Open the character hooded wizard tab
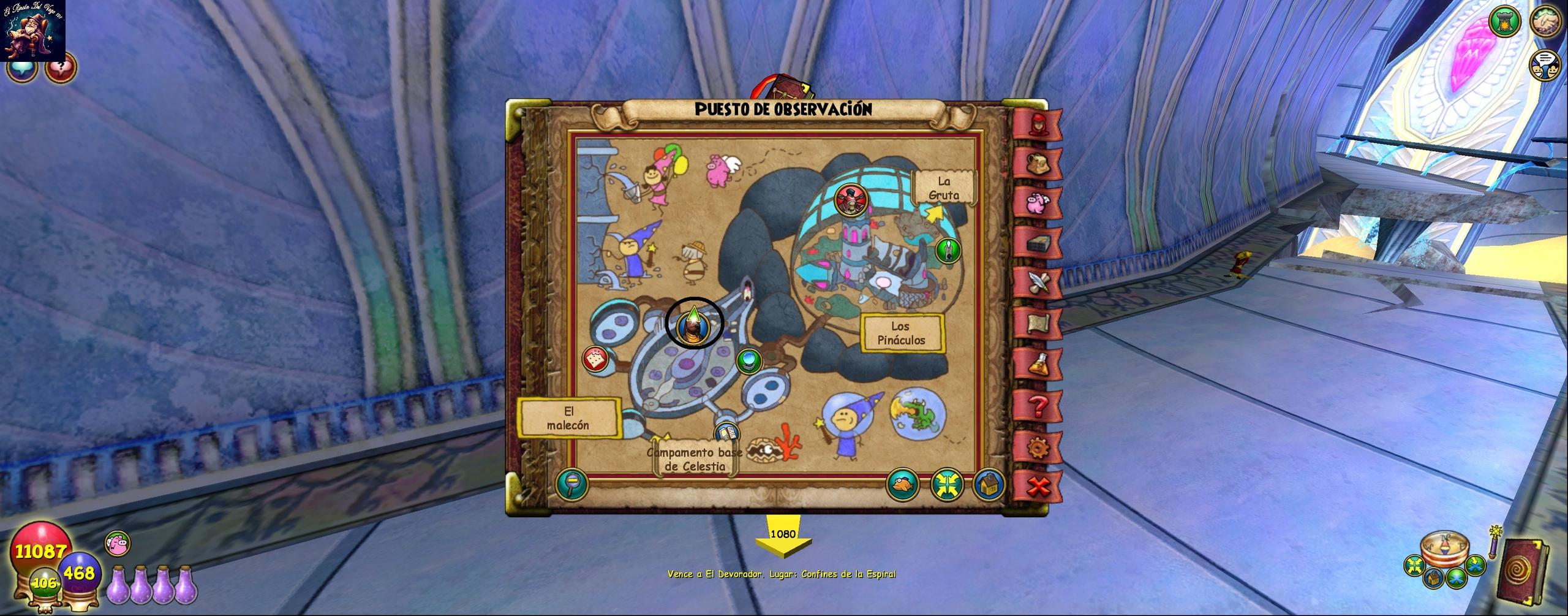Viewport: 1568px width, 616px height. coord(1038,124)
